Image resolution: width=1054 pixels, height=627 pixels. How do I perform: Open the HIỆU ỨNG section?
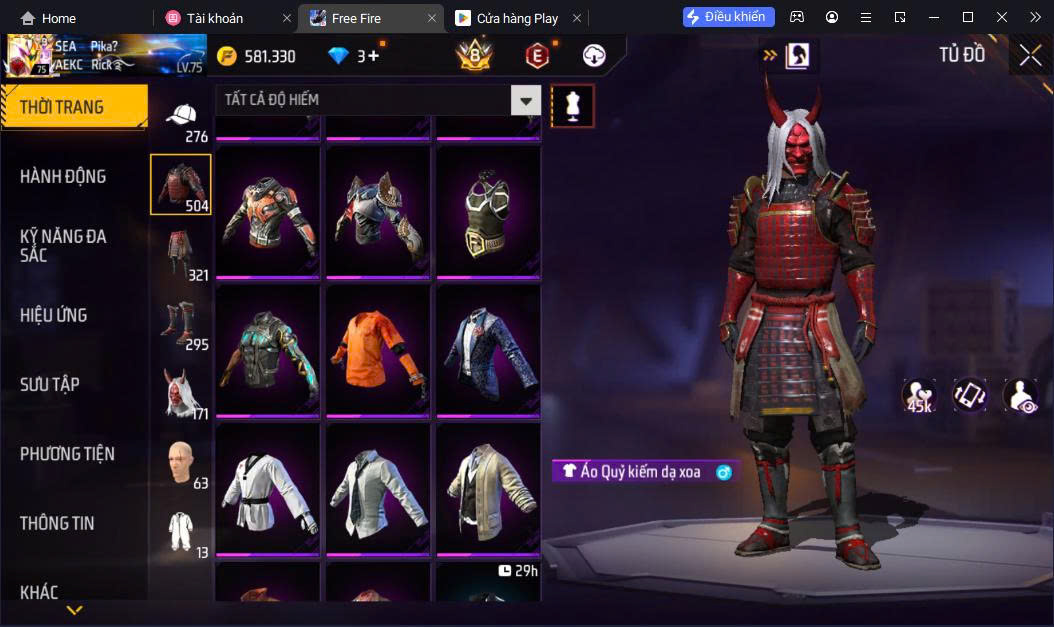[53, 315]
